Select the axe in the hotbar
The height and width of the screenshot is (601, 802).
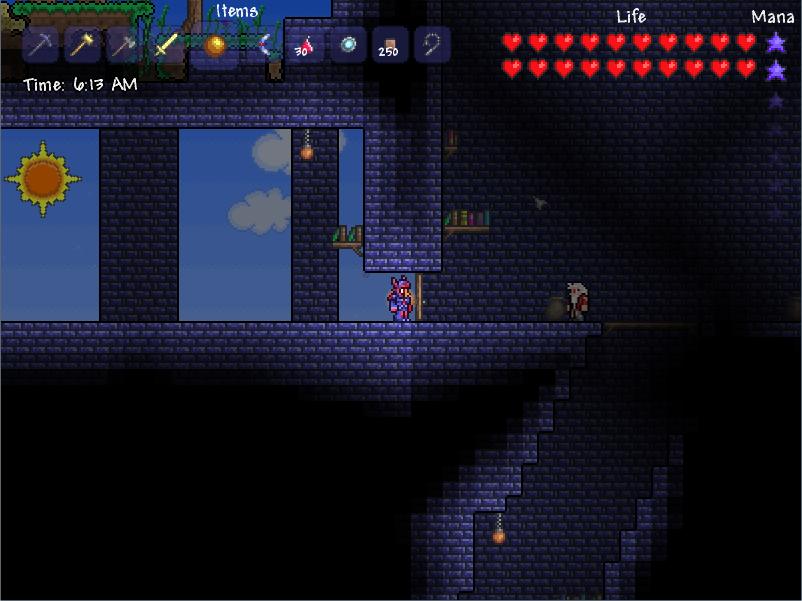pos(124,45)
